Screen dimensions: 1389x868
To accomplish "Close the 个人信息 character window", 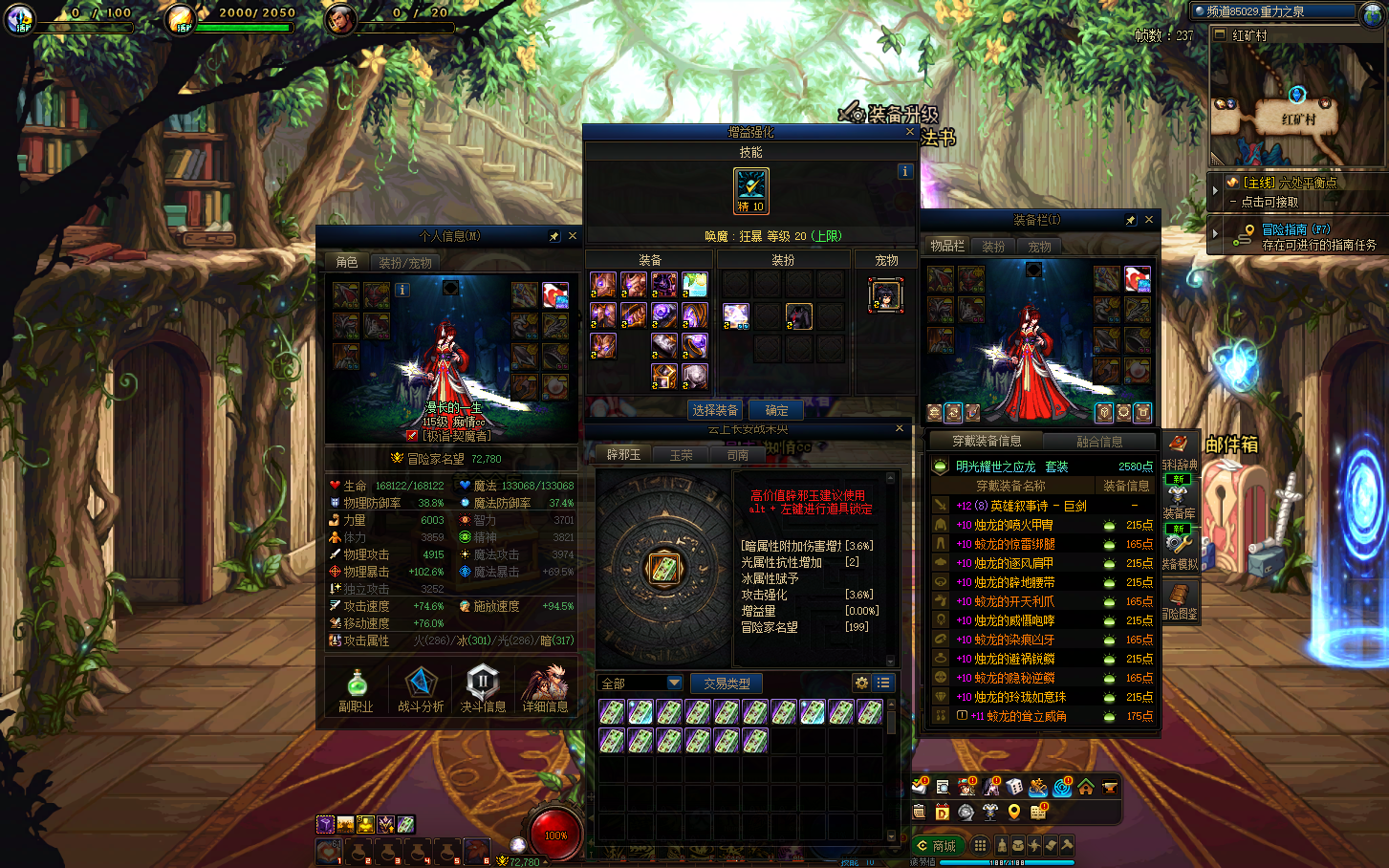I will pyautogui.click(x=573, y=236).
